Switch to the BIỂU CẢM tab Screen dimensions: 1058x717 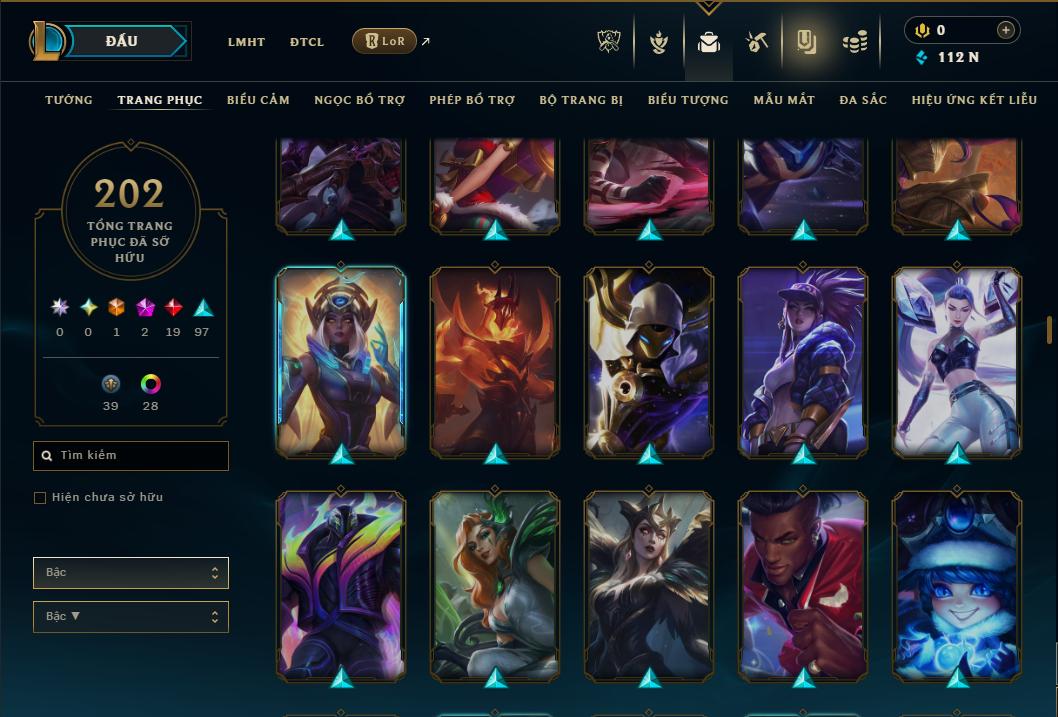pos(258,100)
